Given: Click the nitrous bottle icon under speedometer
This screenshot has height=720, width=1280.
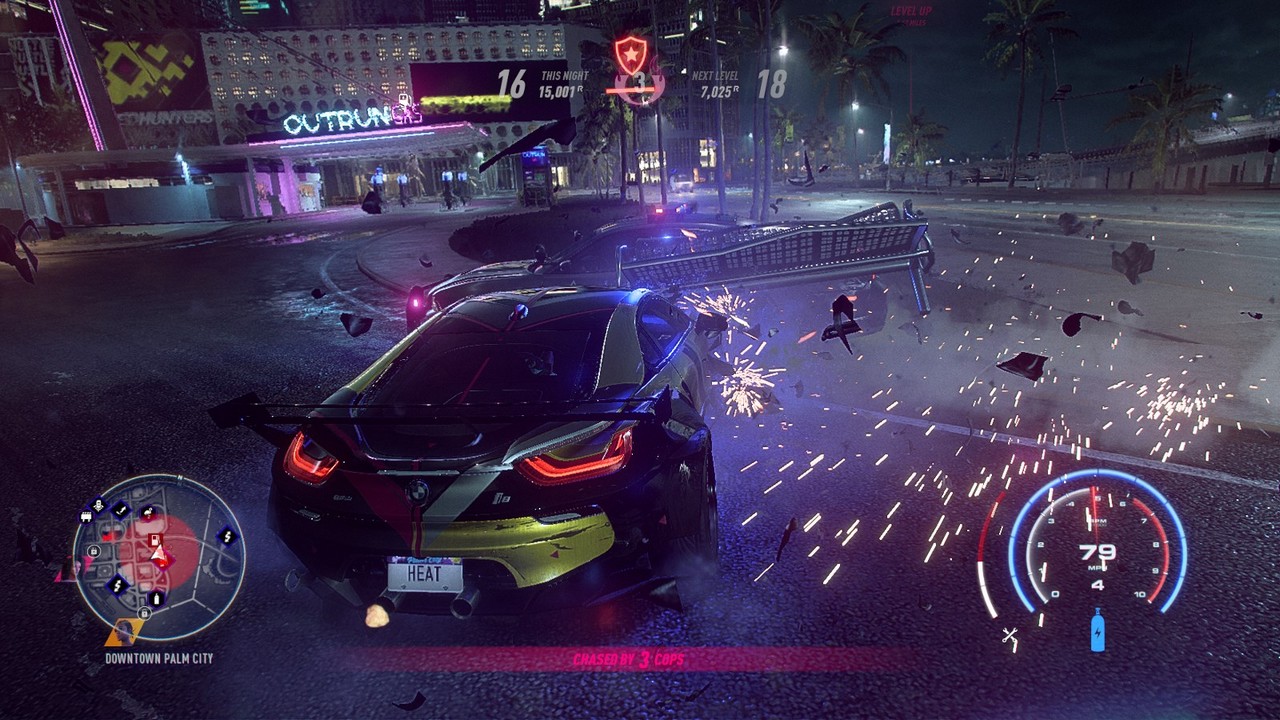Looking at the screenshot, I should (1097, 632).
